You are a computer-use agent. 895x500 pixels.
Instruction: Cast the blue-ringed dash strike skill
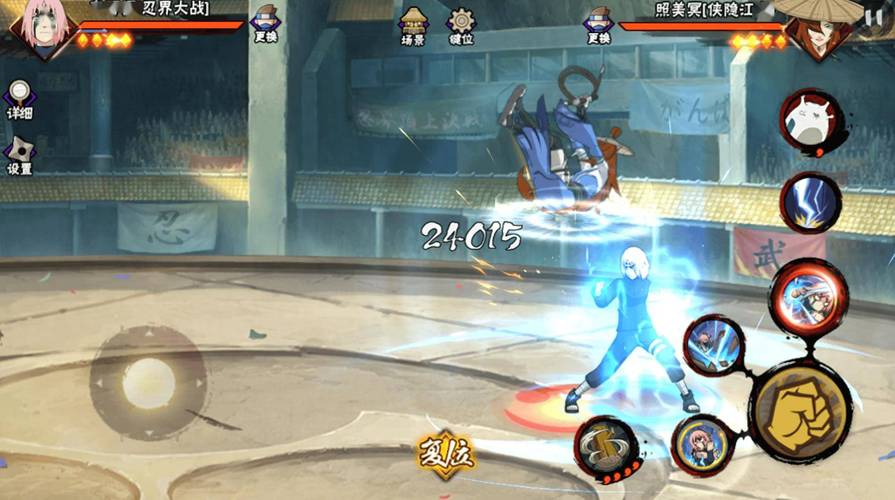[713, 345]
